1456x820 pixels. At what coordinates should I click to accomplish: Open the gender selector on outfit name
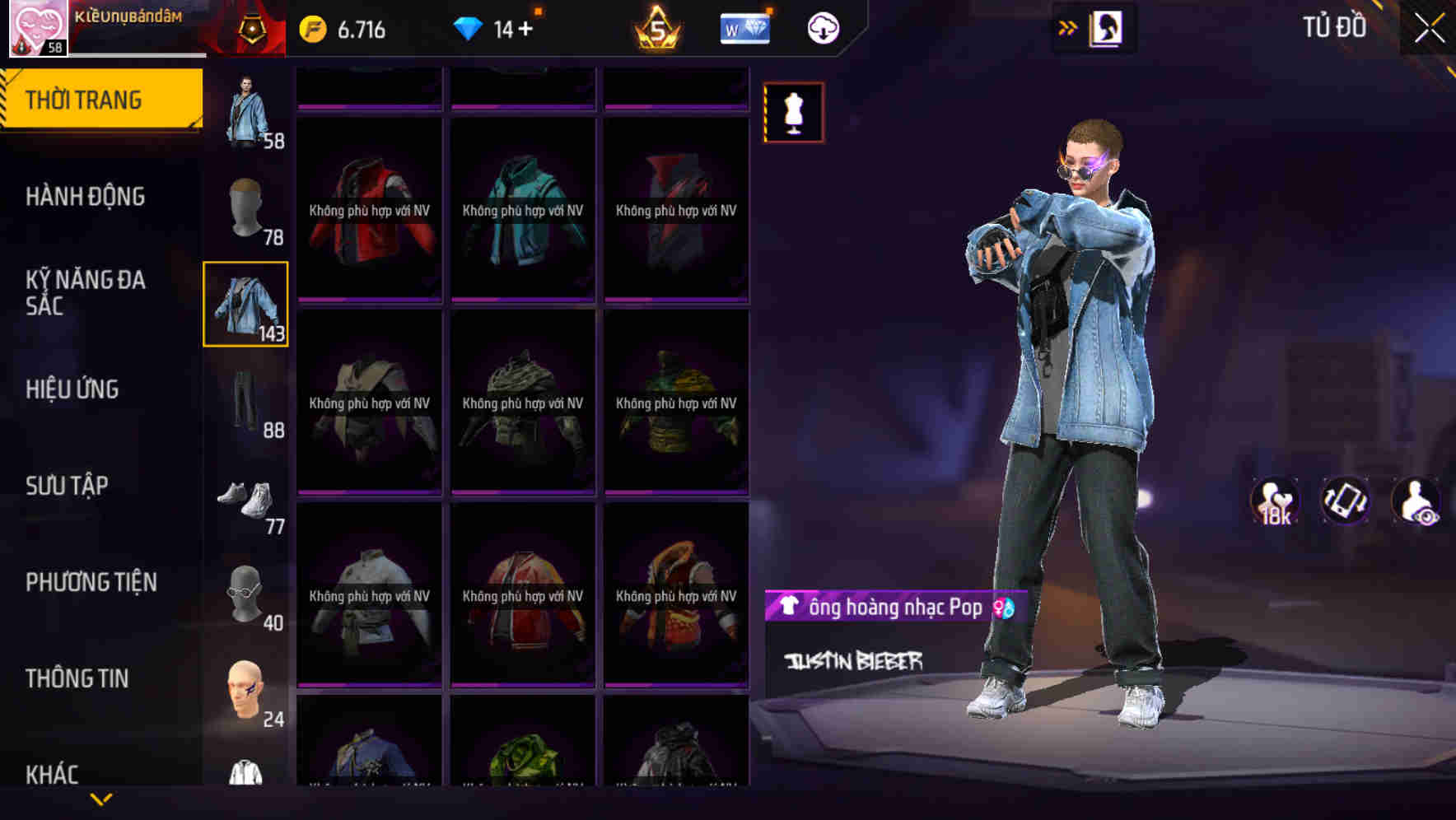(x=1004, y=609)
